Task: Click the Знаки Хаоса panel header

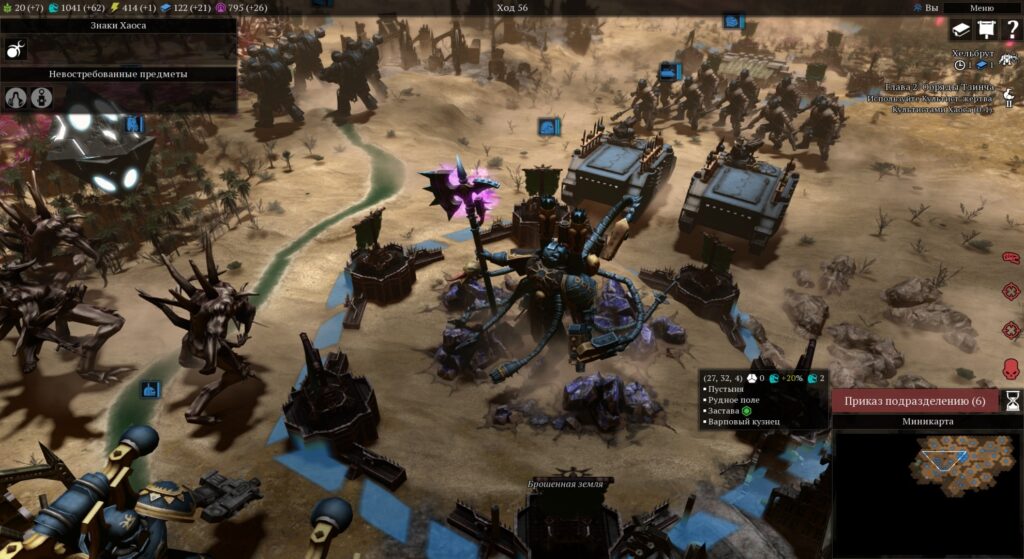Action: click(x=118, y=25)
